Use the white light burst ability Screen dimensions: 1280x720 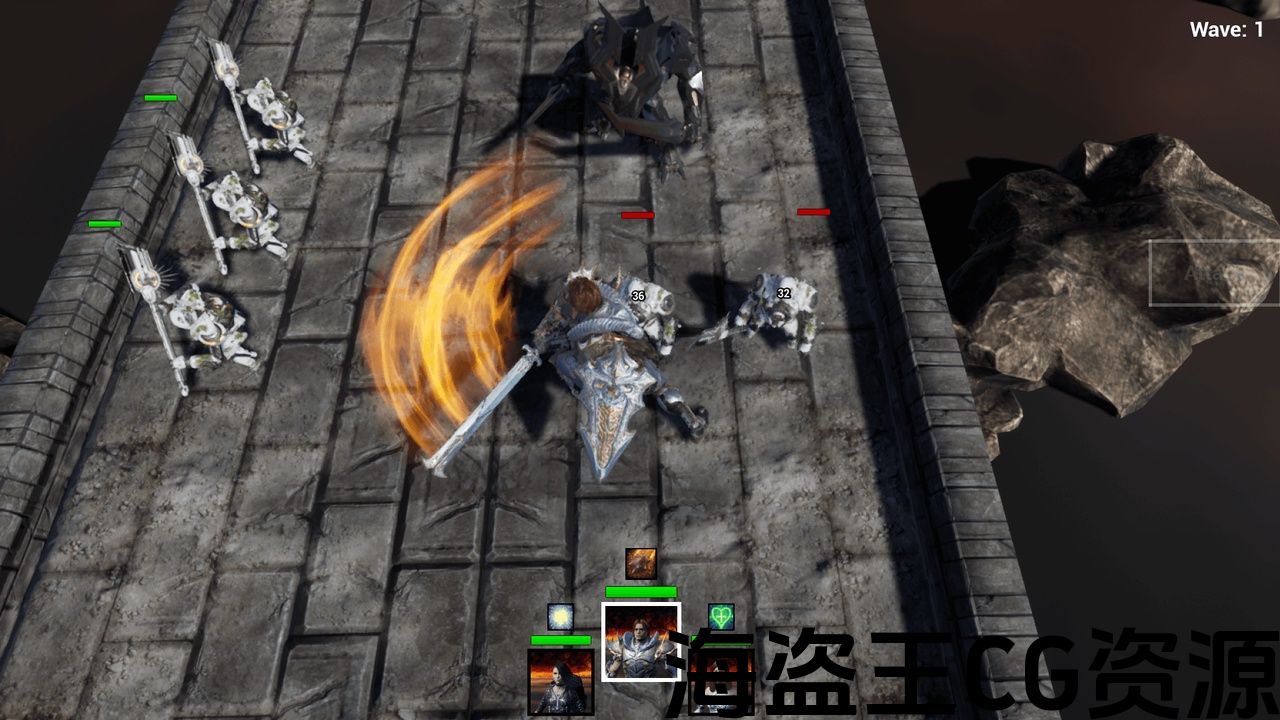pos(561,617)
